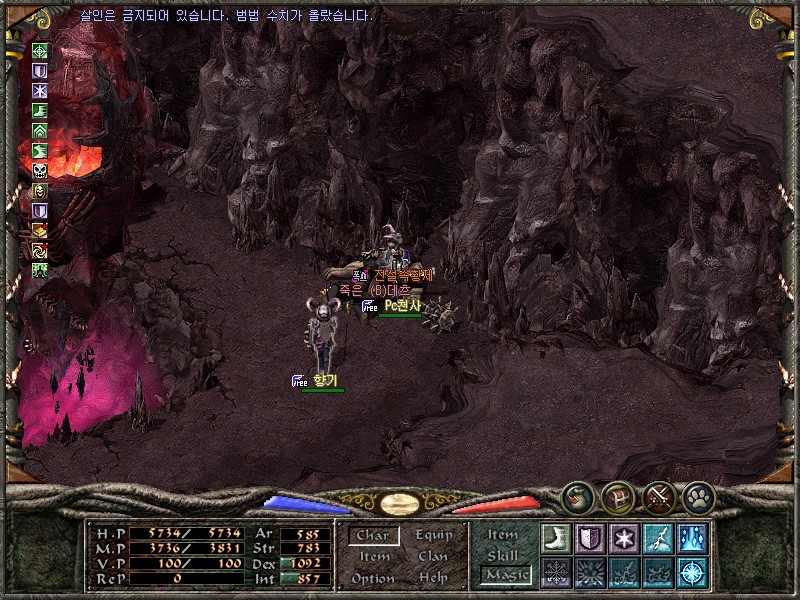Screen dimensions: 800x600
Task: Activate the shield spell in the hotbar
Action: pyautogui.click(x=589, y=538)
